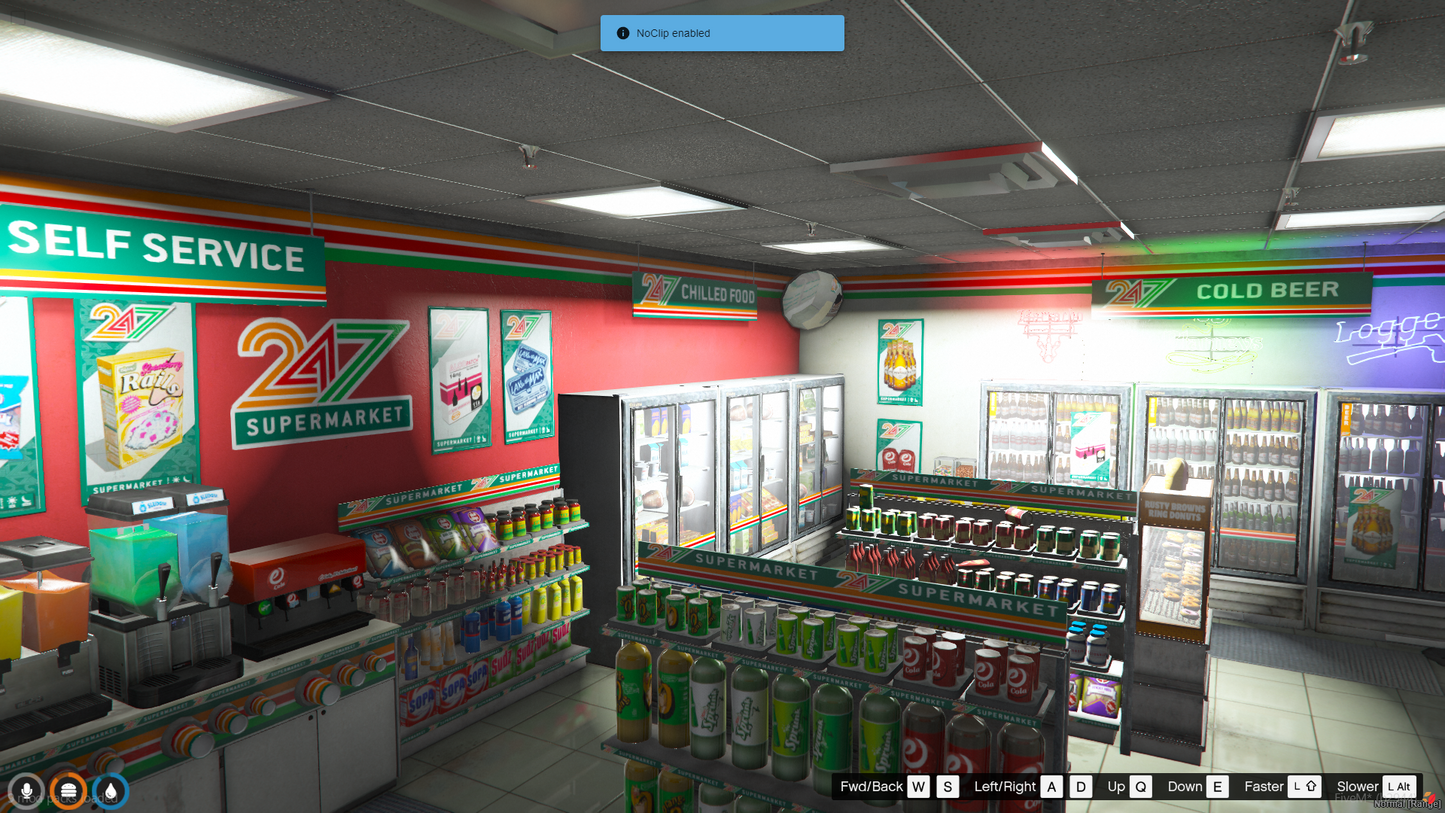This screenshot has width=1445, height=813.
Task: Click the microphone voice status icon
Action: pos(26,791)
